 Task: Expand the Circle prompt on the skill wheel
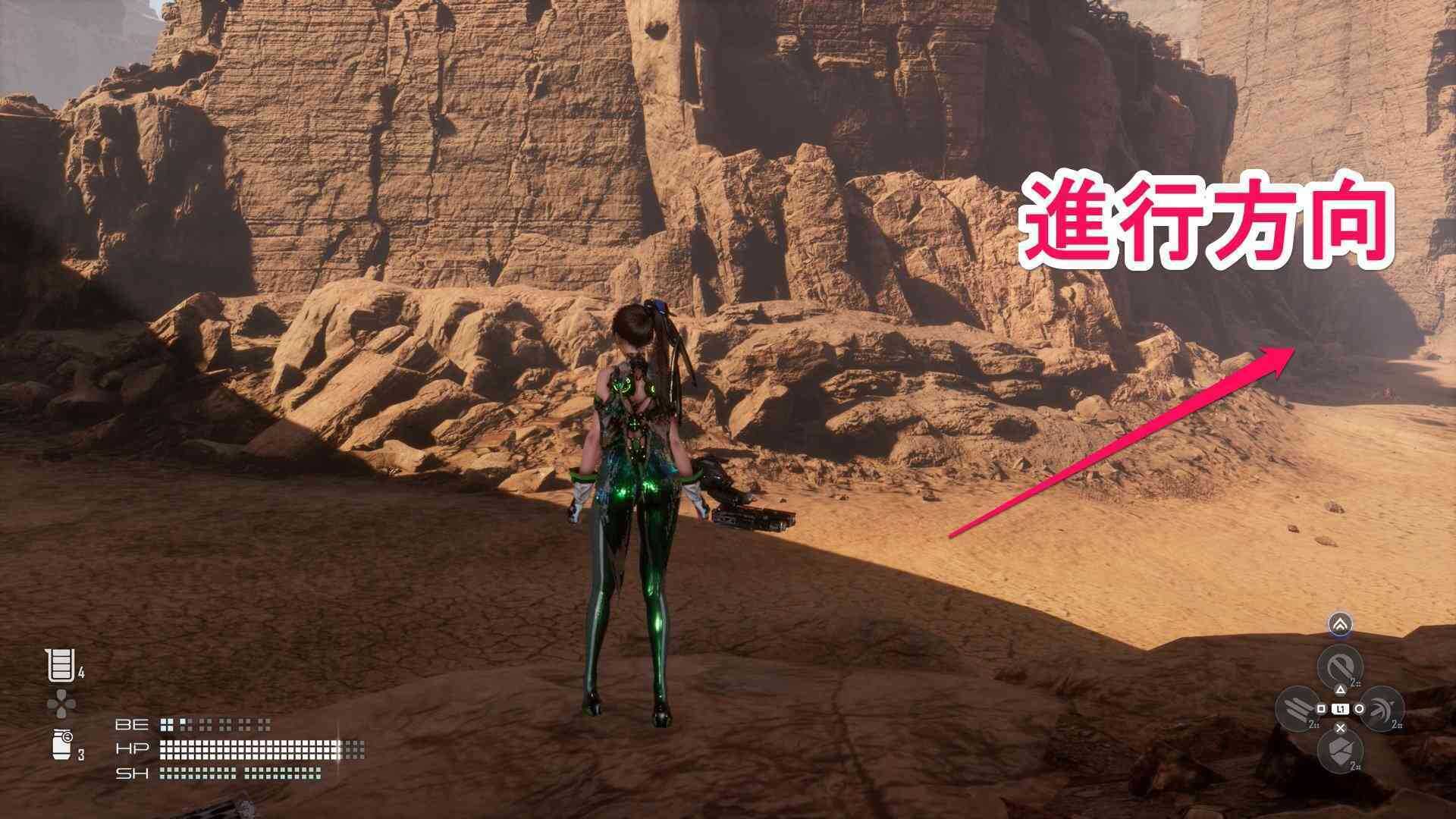pyautogui.click(x=1360, y=709)
